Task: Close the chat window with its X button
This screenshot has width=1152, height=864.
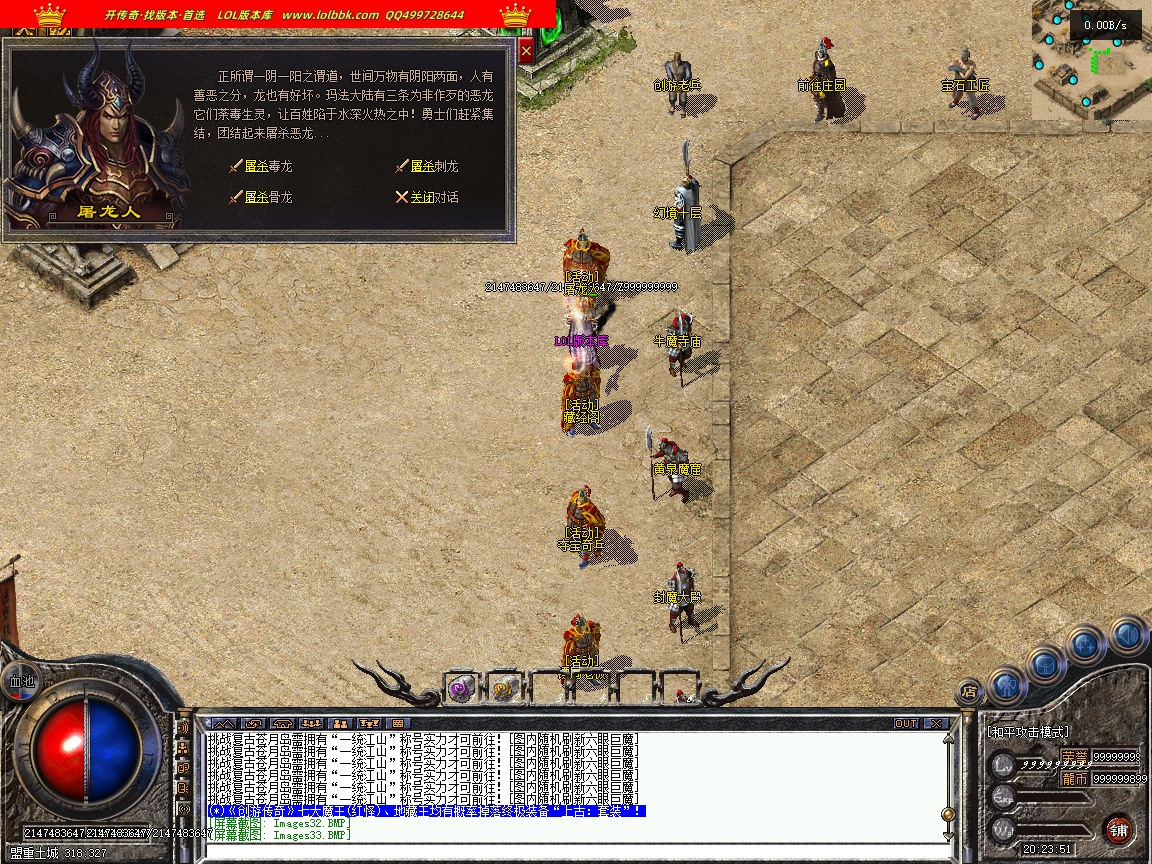Action: pyautogui.click(x=935, y=723)
